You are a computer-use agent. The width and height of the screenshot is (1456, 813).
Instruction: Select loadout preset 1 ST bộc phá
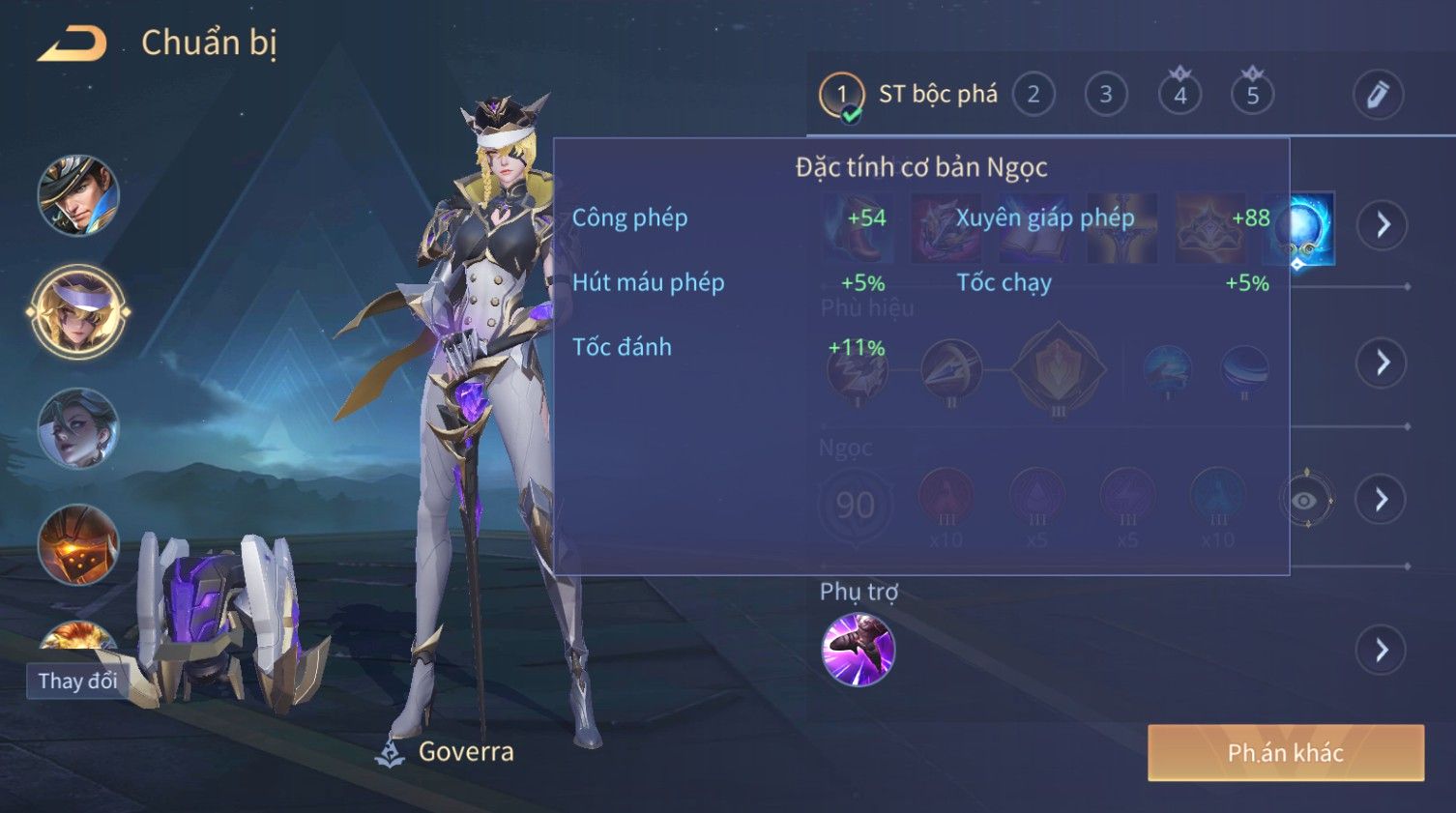[841, 95]
